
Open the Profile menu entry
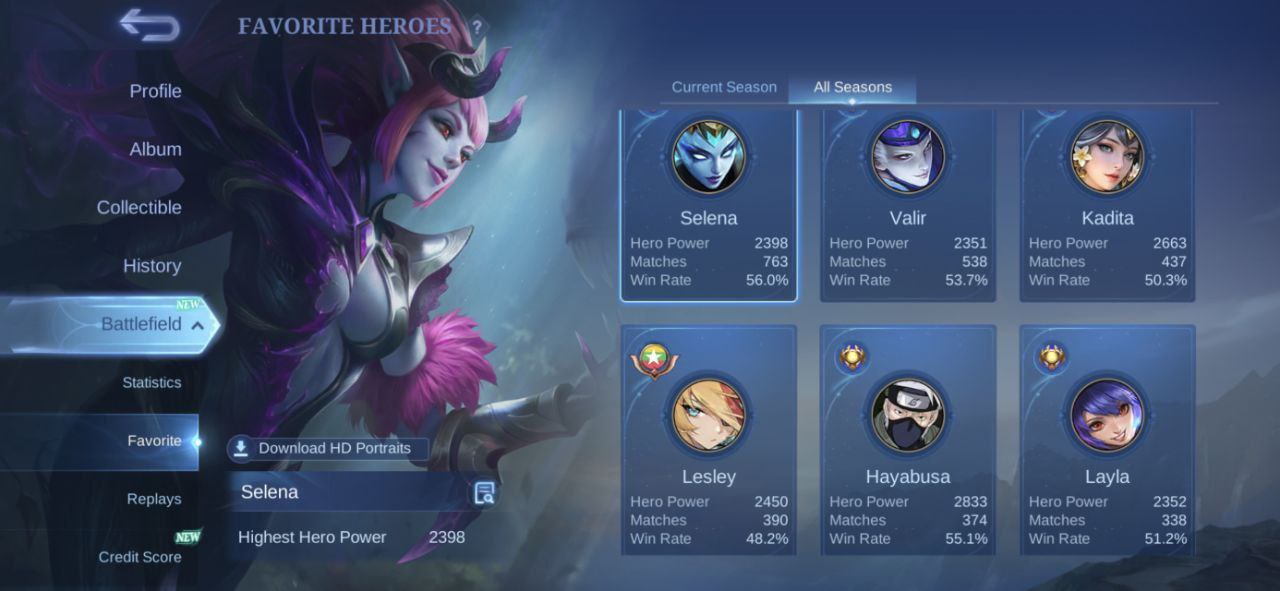(155, 91)
